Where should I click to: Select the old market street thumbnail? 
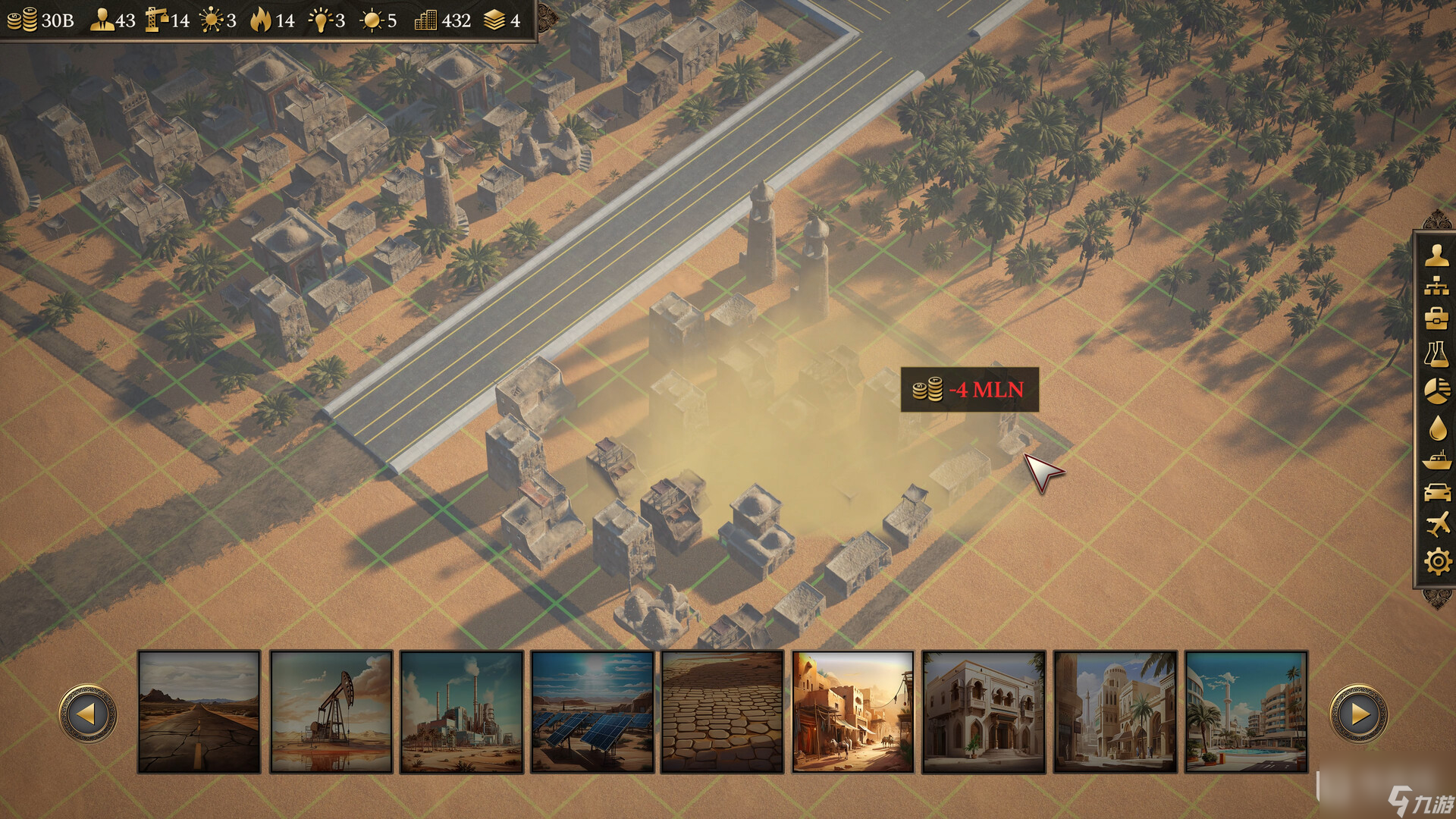click(853, 711)
